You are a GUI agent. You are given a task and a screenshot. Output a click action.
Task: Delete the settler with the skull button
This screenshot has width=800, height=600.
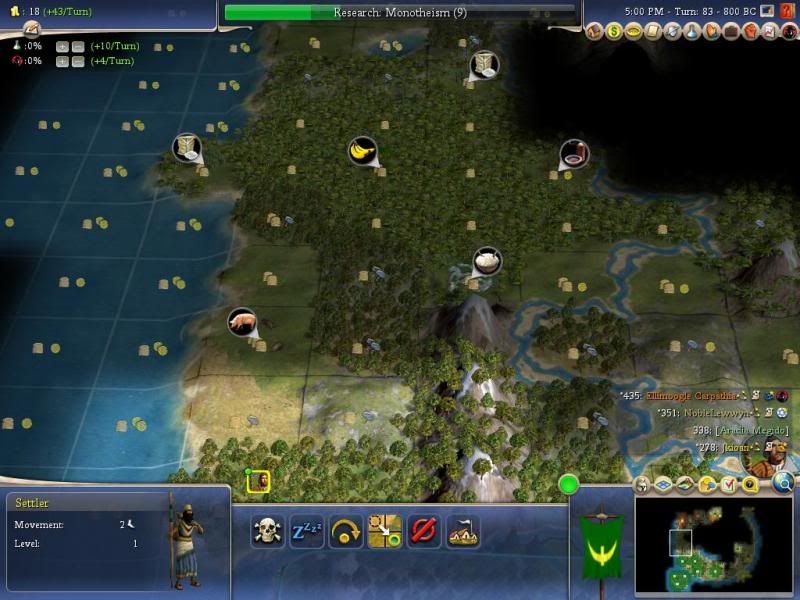267,530
